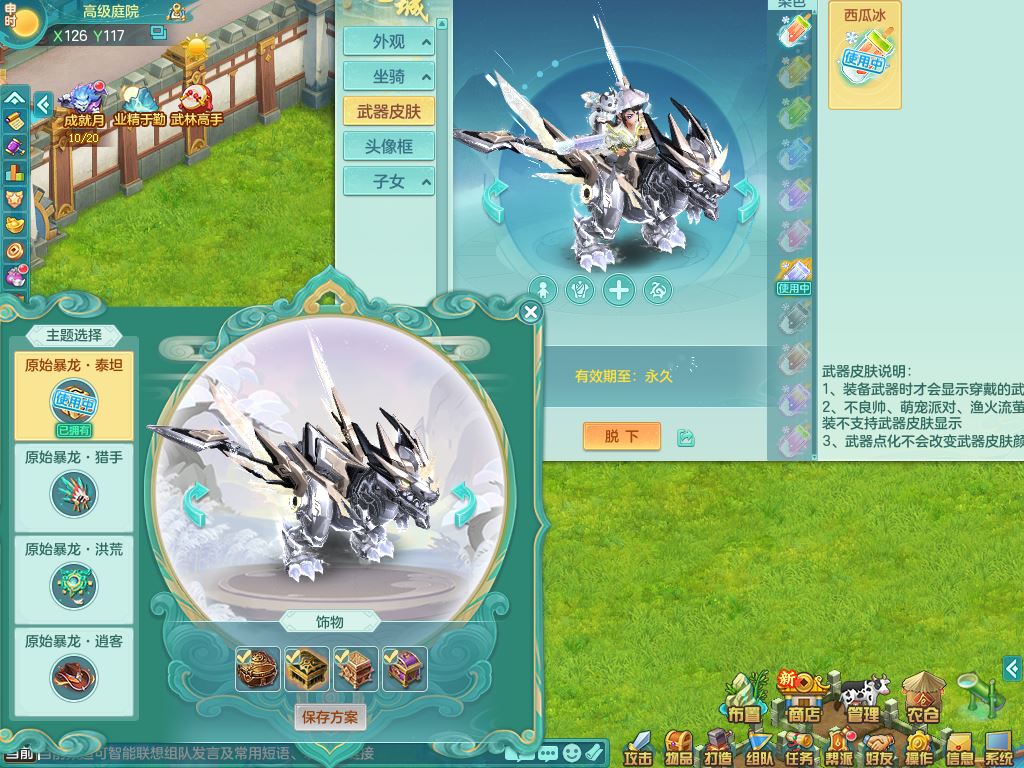Screen dimensions: 1024x768
Task: Select the 原始暴龙·泰坦 theme in use
Action: pos(74,393)
